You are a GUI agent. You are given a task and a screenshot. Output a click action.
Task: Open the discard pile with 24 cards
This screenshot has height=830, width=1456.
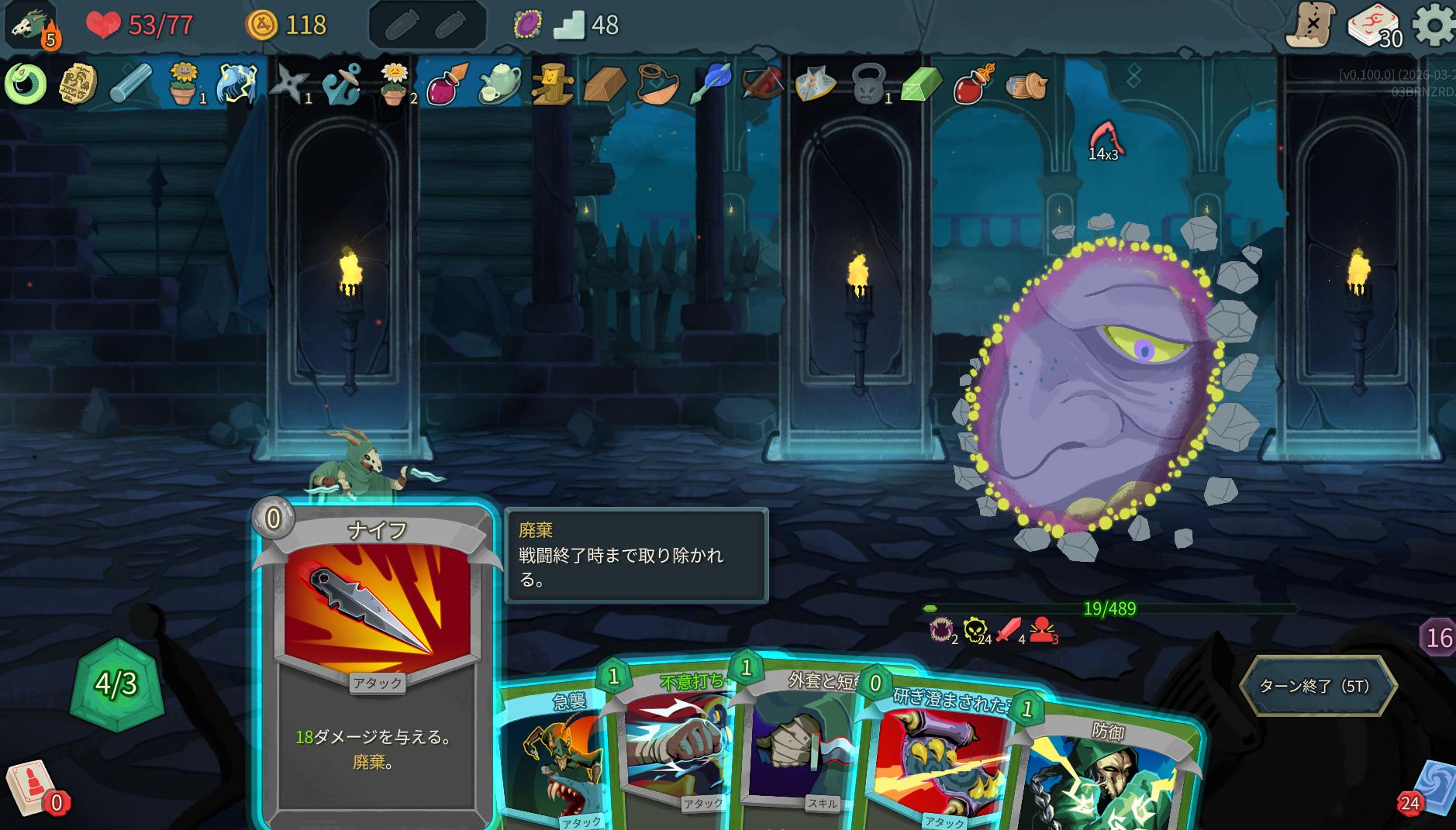pyautogui.click(x=1430, y=792)
